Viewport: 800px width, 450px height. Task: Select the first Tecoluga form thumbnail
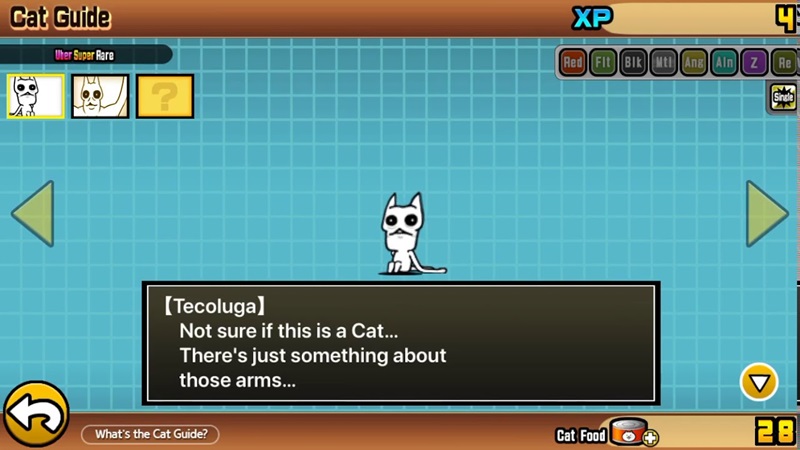[x=36, y=96]
